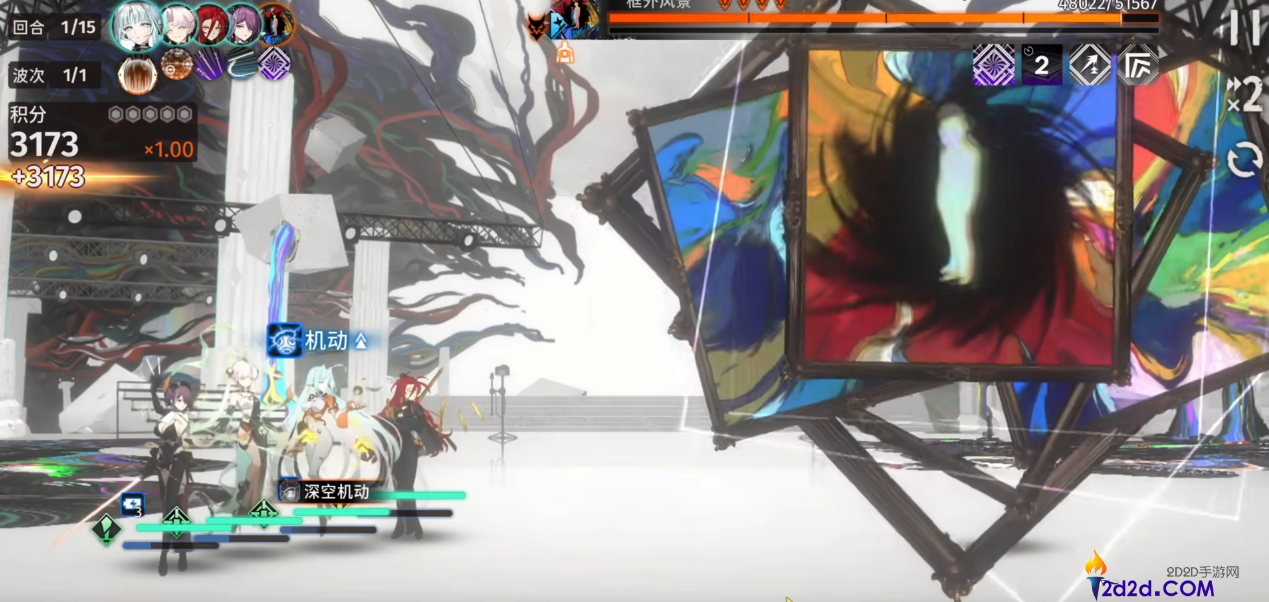Check the blue battery energy icon

pos(132,505)
